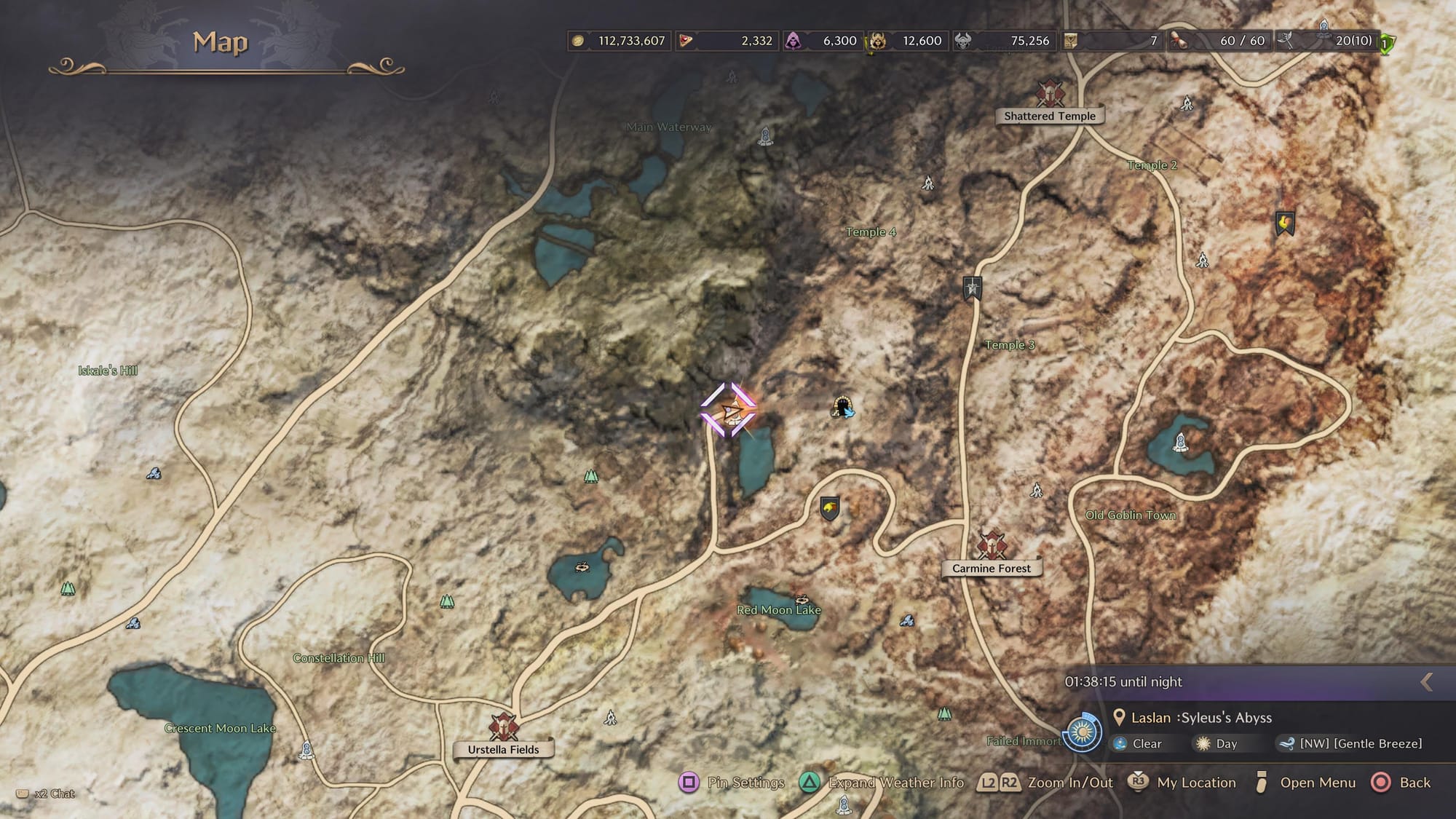The width and height of the screenshot is (1456, 819).
Task: Select the cave entrance marker
Action: coord(842,407)
